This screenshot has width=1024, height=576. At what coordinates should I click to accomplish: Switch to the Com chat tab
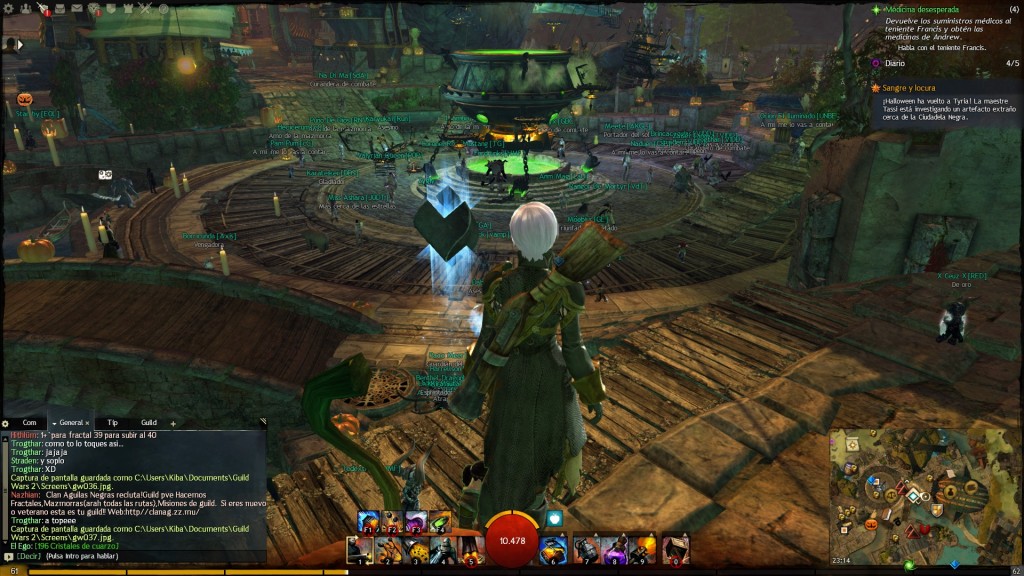click(x=29, y=423)
